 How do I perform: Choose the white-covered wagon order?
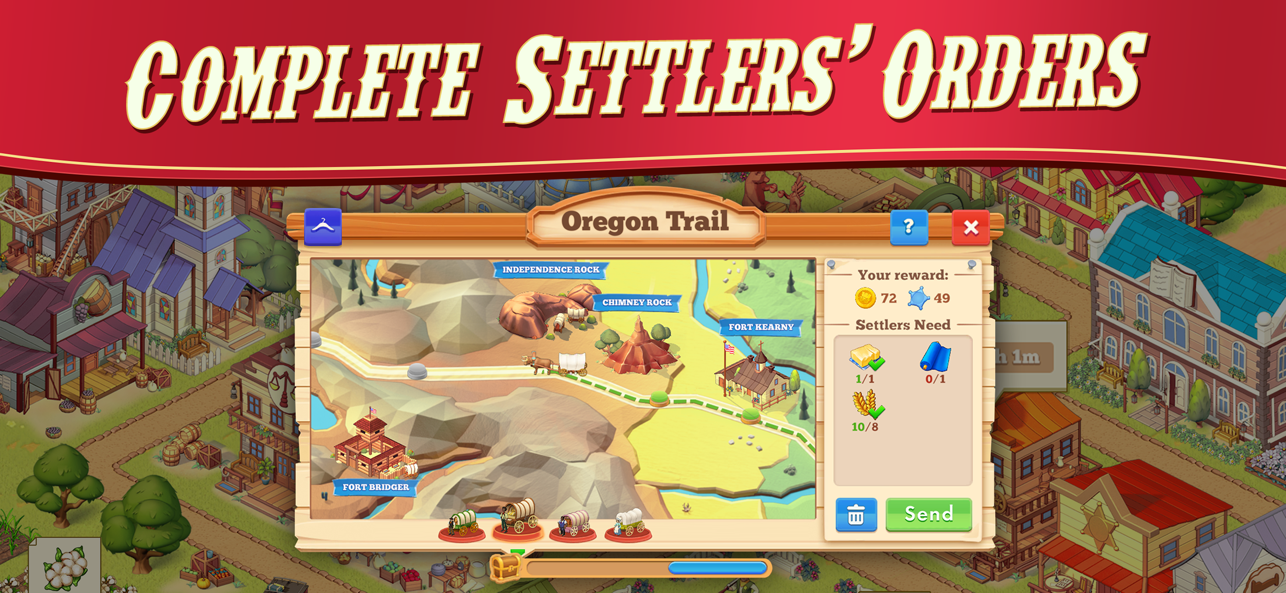[x=628, y=523]
